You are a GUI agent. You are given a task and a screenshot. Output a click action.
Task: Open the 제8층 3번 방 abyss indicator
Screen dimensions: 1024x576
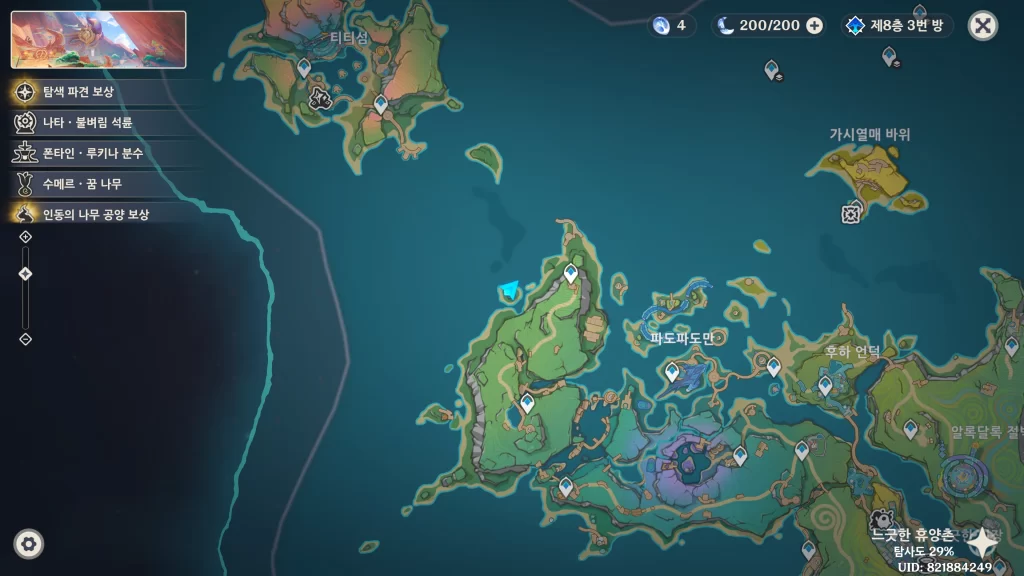[897, 25]
